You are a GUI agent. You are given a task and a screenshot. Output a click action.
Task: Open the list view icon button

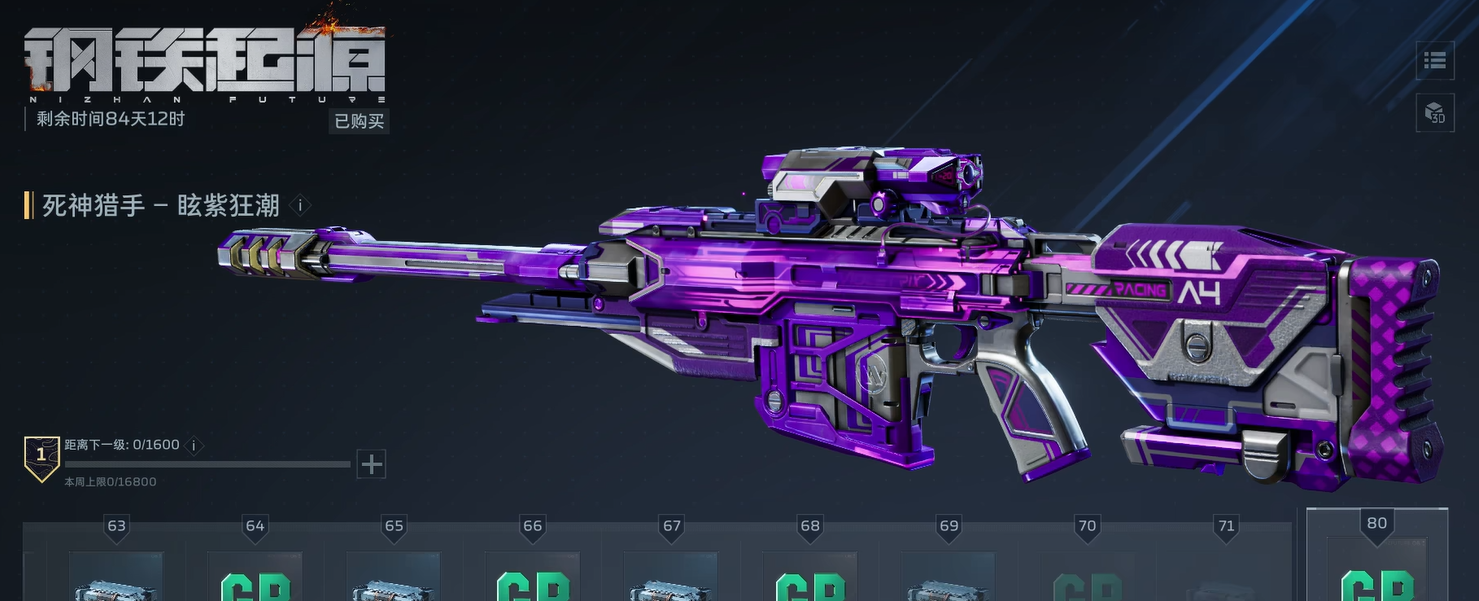pos(1435,61)
